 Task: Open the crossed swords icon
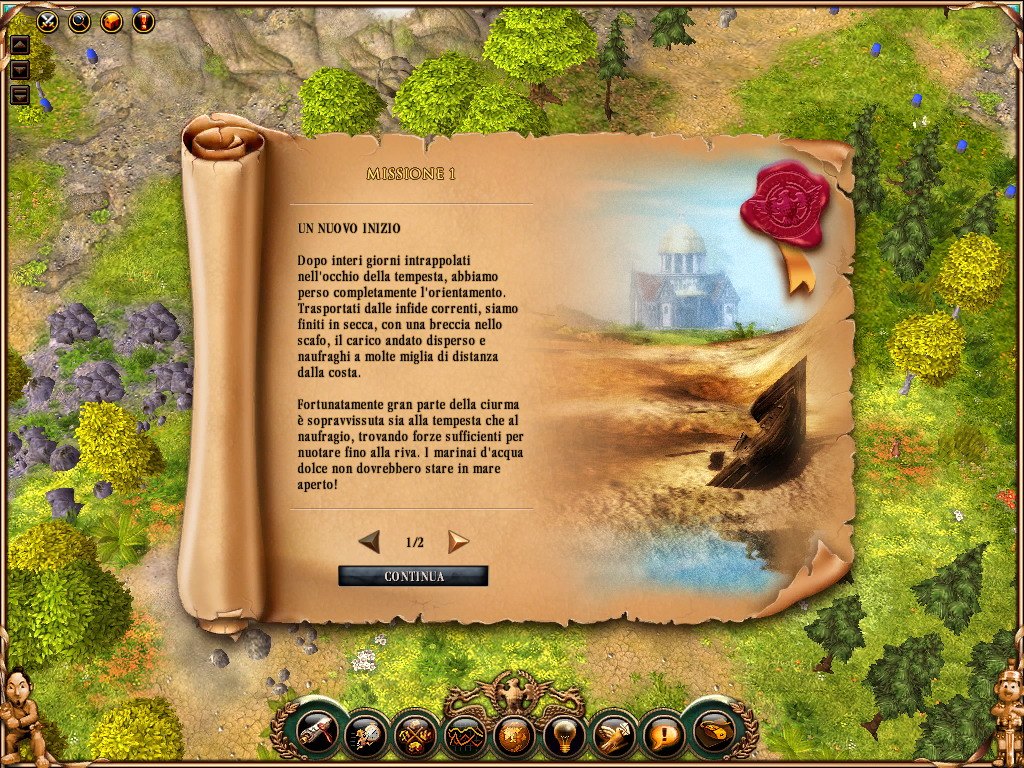(47, 20)
